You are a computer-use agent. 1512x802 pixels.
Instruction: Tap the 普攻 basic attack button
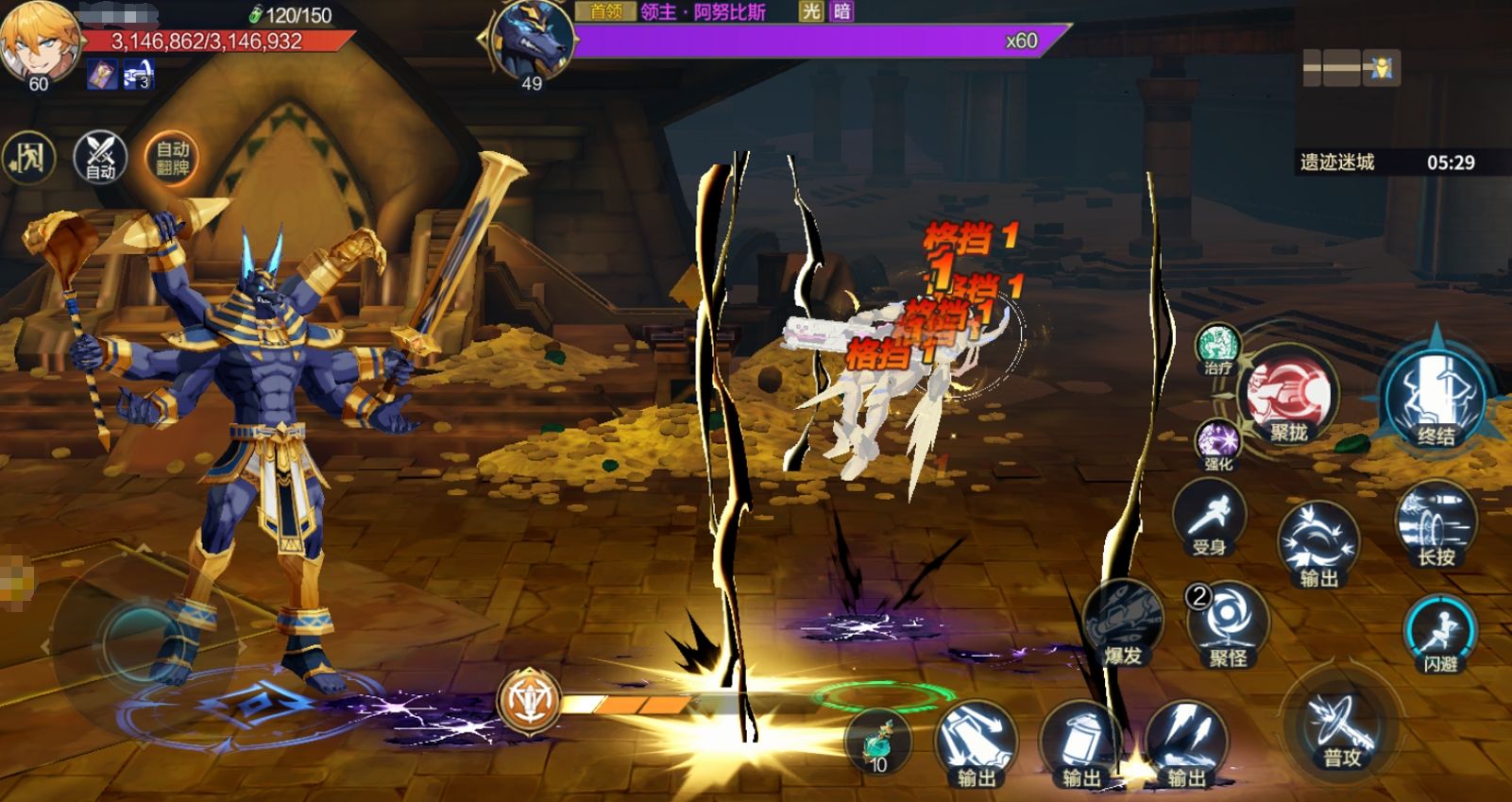tap(1341, 730)
